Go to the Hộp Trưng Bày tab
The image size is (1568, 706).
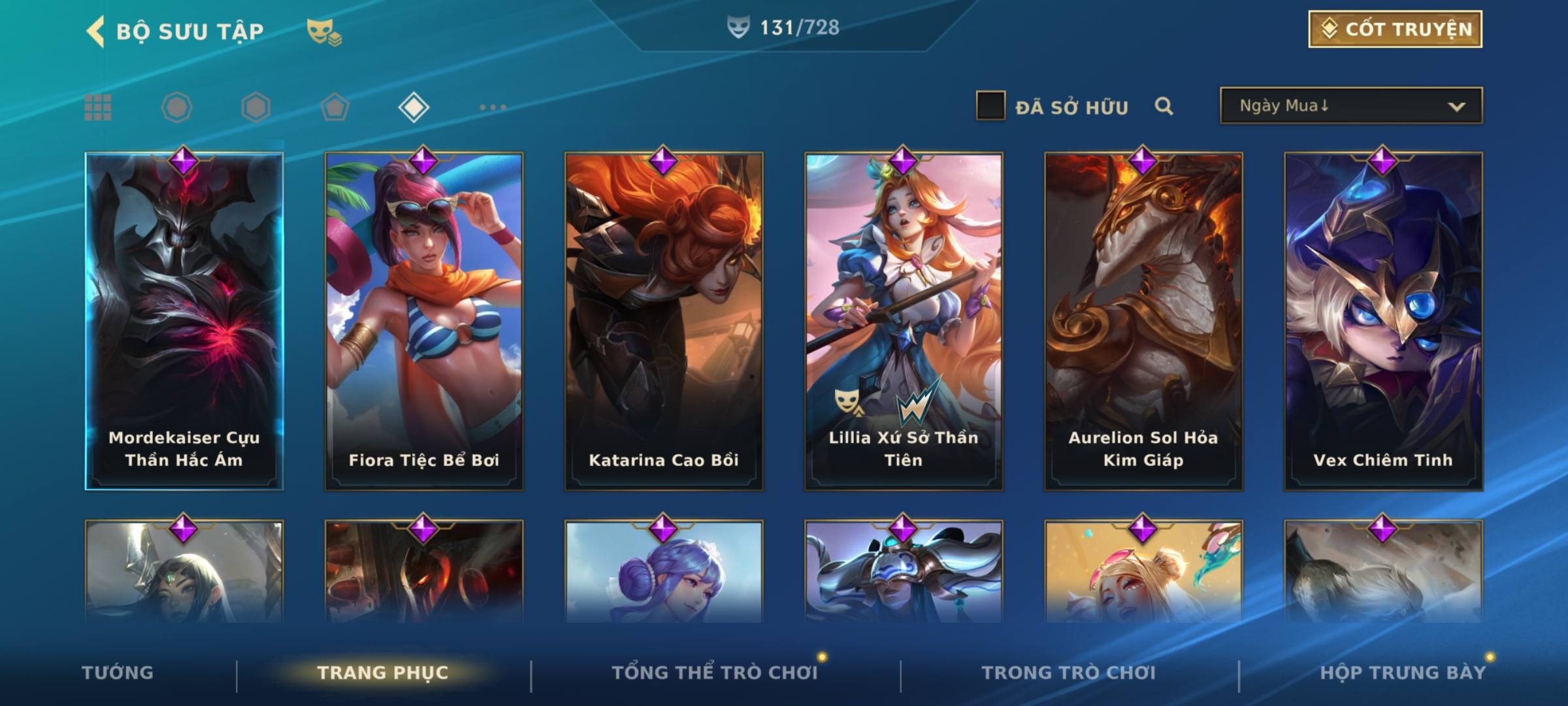1403,673
